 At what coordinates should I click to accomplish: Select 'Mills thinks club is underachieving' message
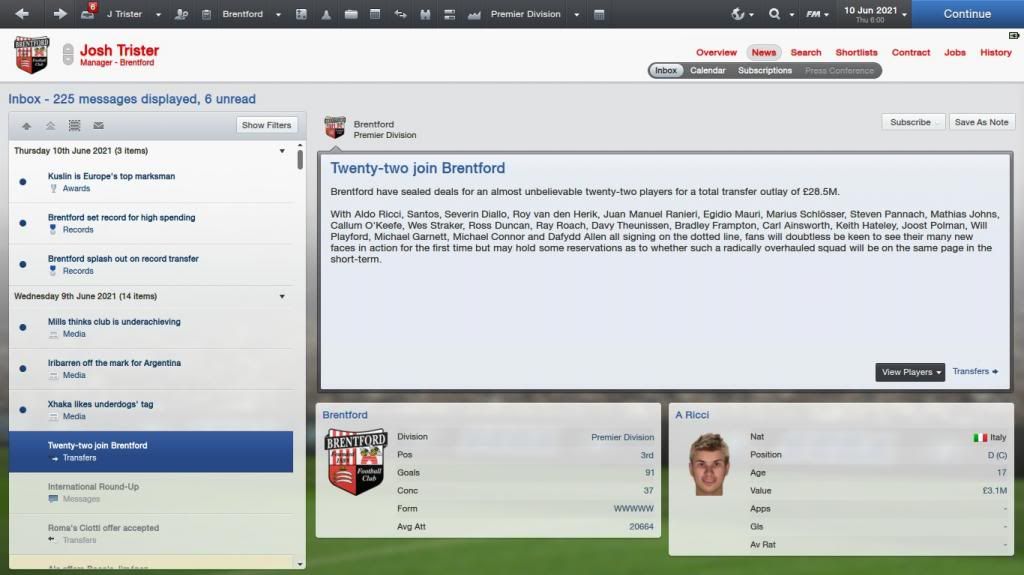[x=113, y=322]
